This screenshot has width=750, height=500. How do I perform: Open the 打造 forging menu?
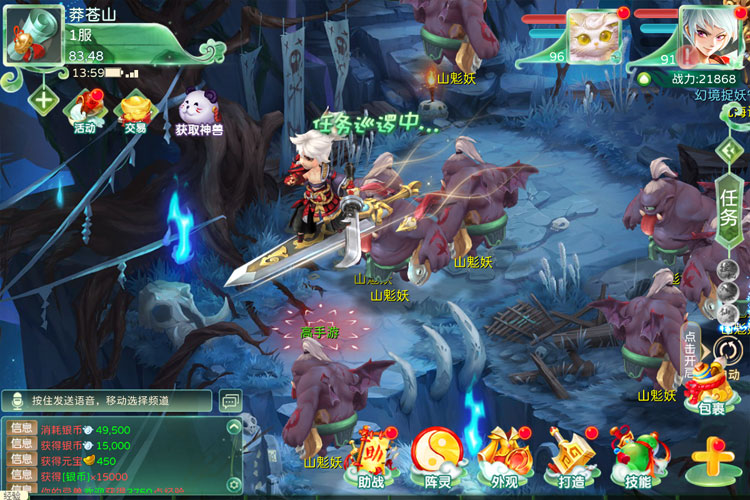click(571, 456)
